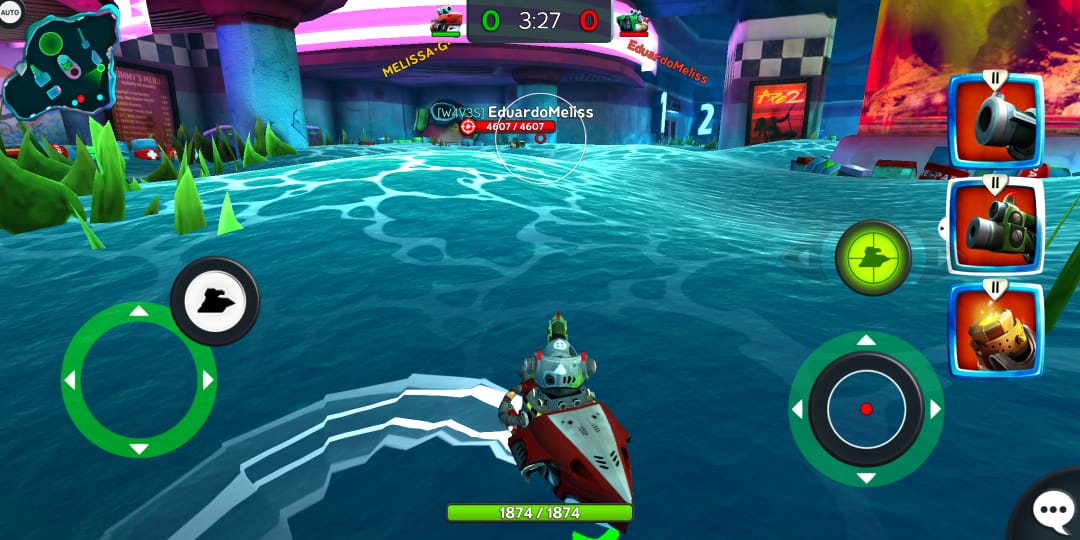Aim right with the aim joystick arrow

[x=935, y=409]
